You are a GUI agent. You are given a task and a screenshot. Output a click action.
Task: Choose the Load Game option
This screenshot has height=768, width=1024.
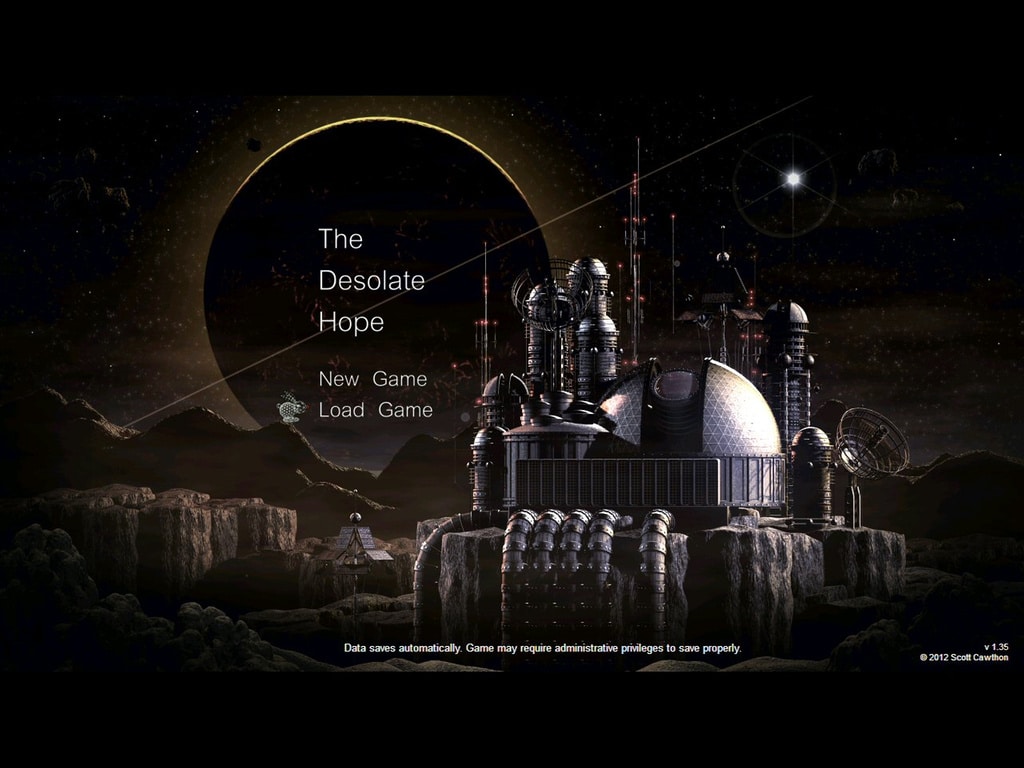(375, 410)
